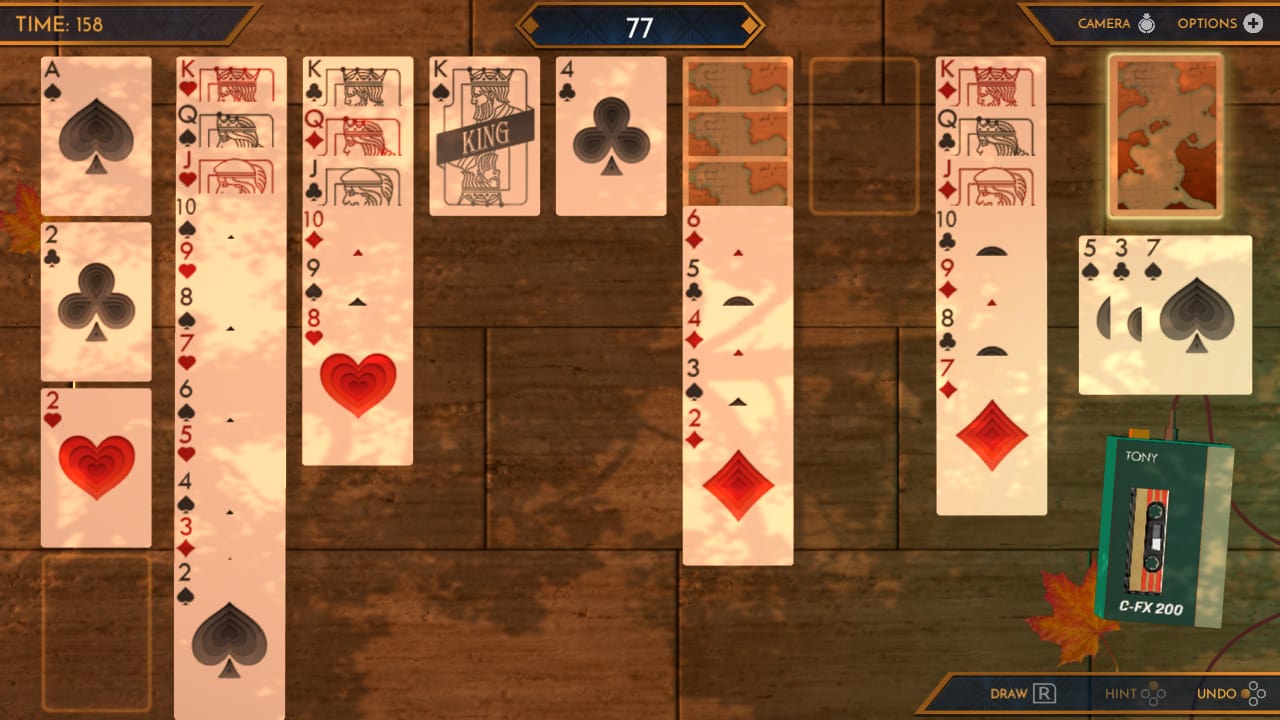The height and width of the screenshot is (720, 1280).
Task: Click the score banner showing 77
Action: point(640,28)
